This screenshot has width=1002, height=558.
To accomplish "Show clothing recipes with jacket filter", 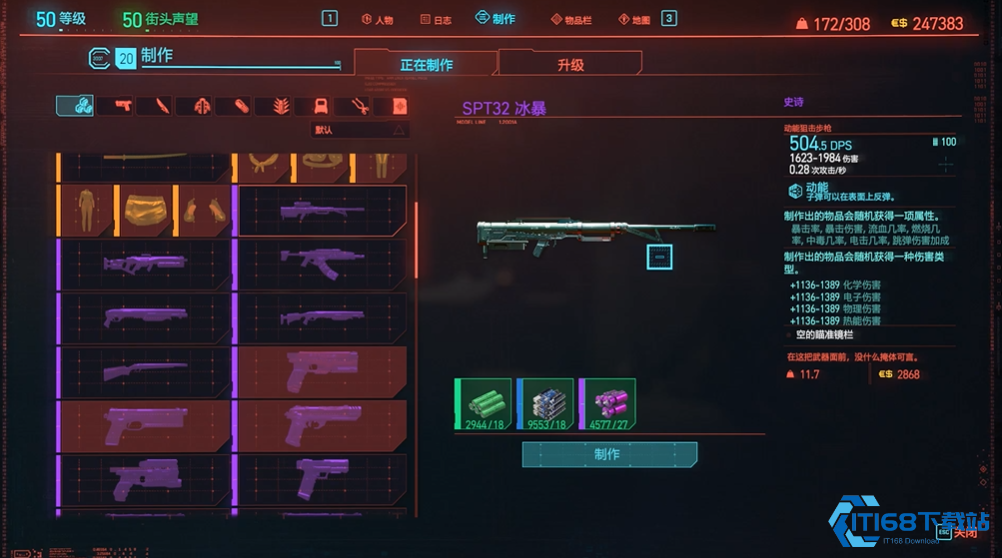I will pyautogui.click(x=201, y=105).
